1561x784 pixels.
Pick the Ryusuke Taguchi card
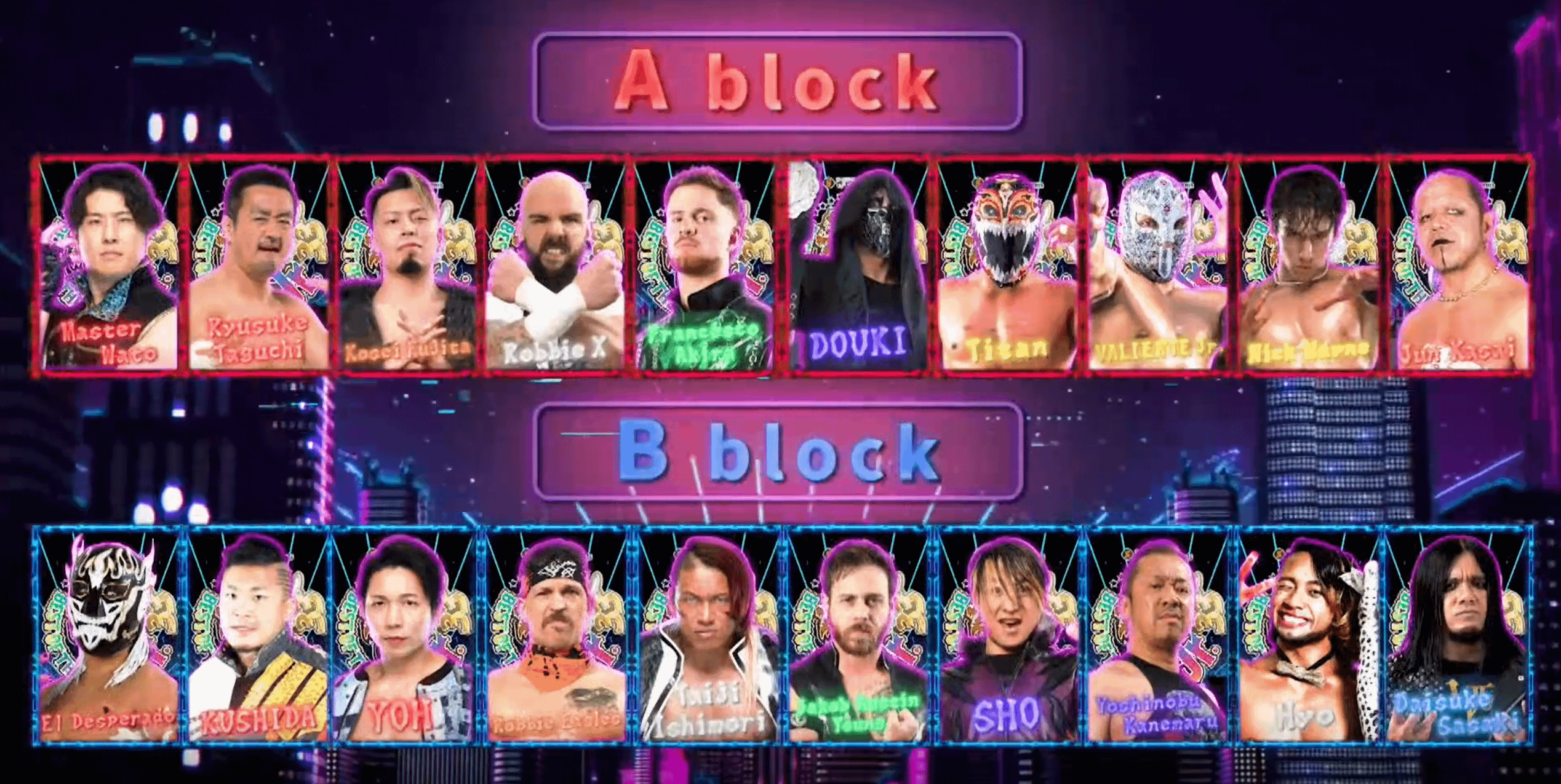click(257, 266)
